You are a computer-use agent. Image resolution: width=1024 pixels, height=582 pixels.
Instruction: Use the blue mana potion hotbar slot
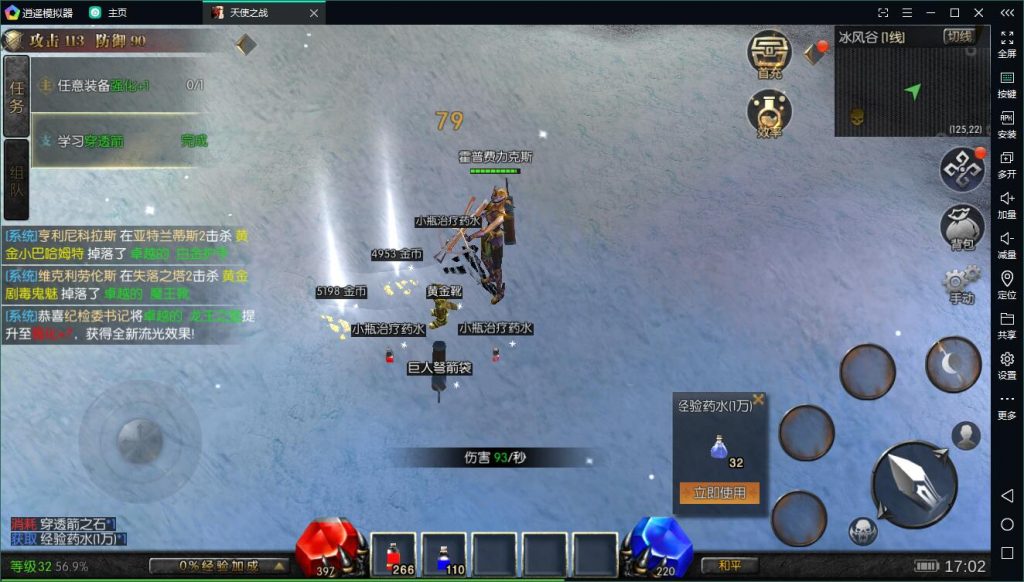443,555
